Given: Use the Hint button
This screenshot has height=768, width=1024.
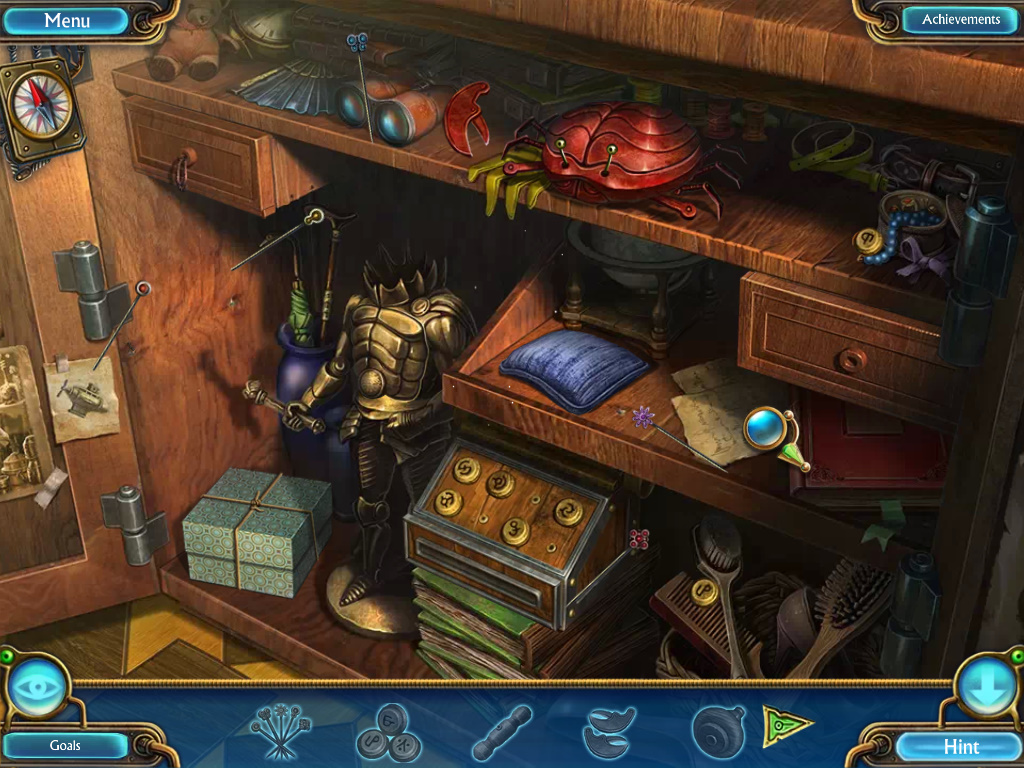Looking at the screenshot, I should point(961,746).
